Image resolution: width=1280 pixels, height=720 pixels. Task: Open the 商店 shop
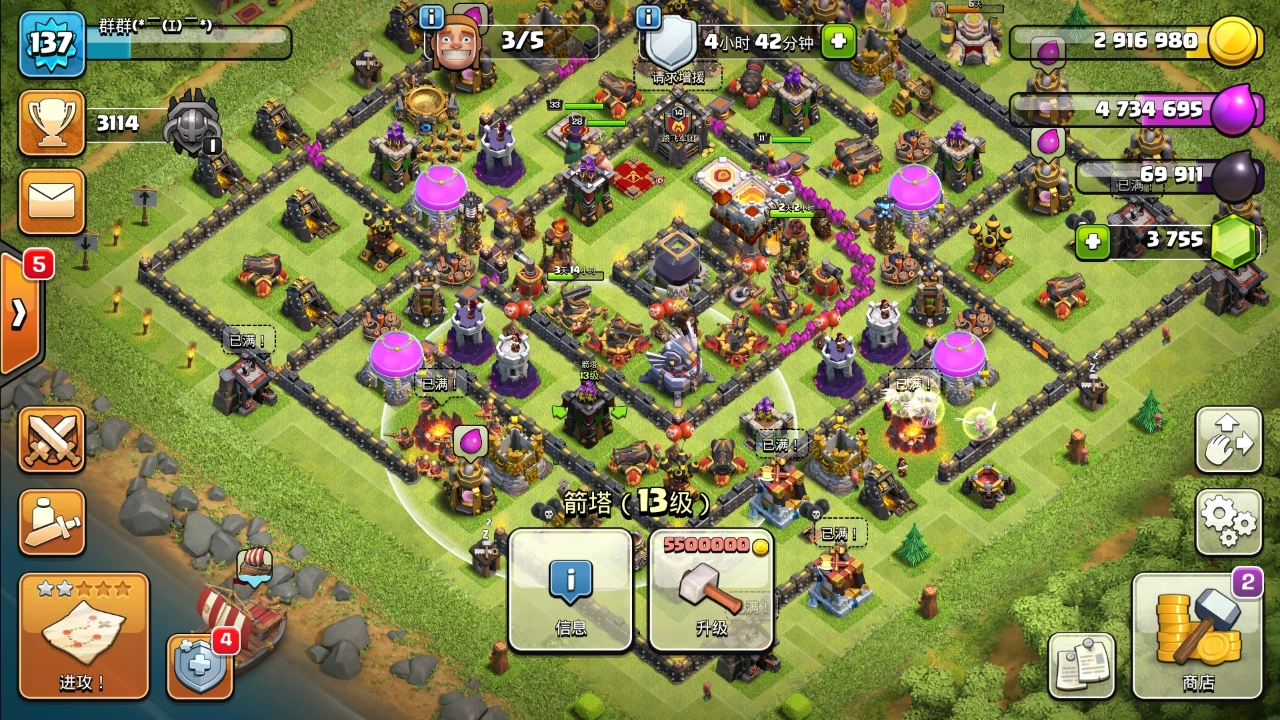(1197, 636)
